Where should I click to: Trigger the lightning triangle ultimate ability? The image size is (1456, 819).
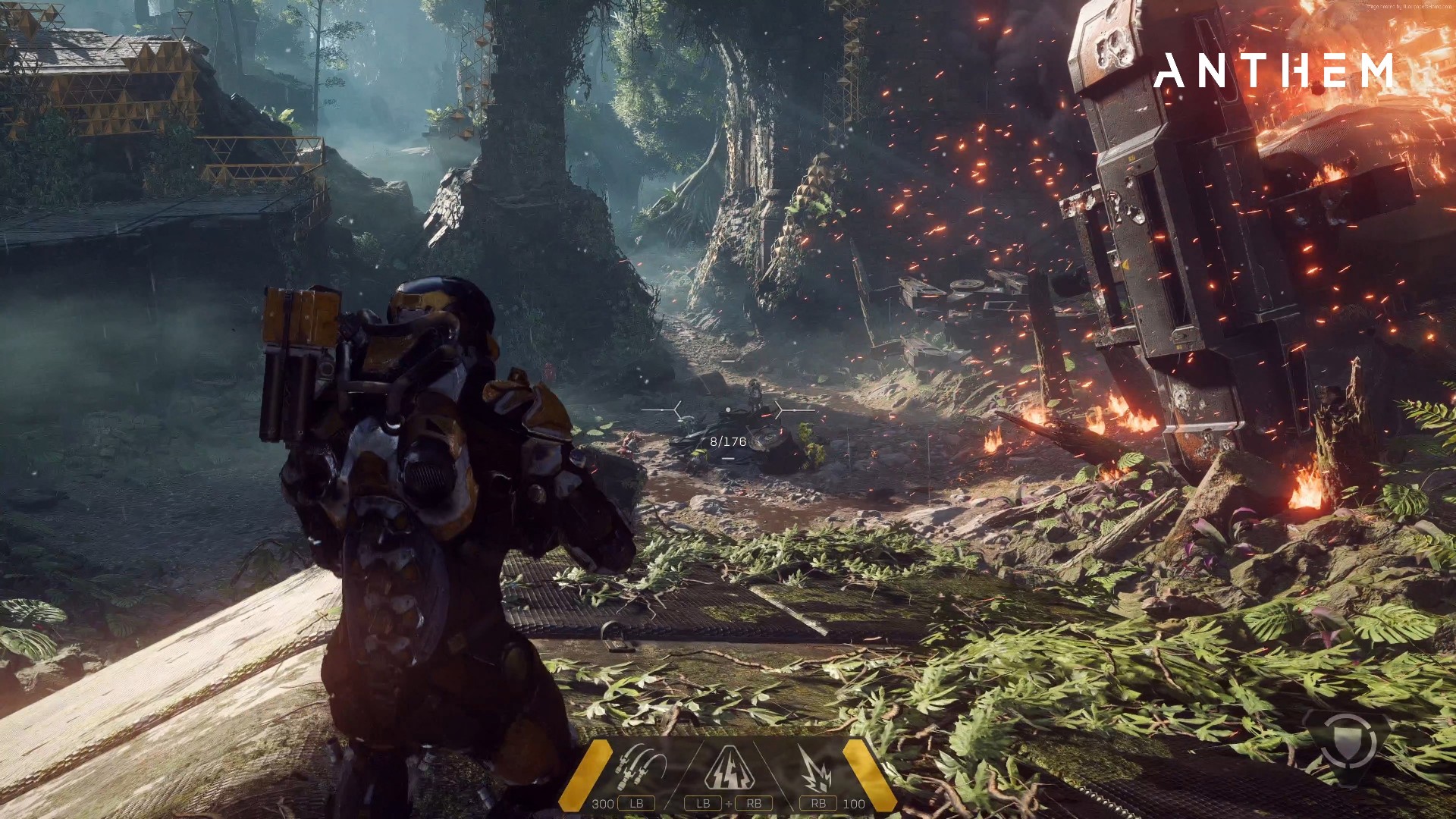pos(729,767)
